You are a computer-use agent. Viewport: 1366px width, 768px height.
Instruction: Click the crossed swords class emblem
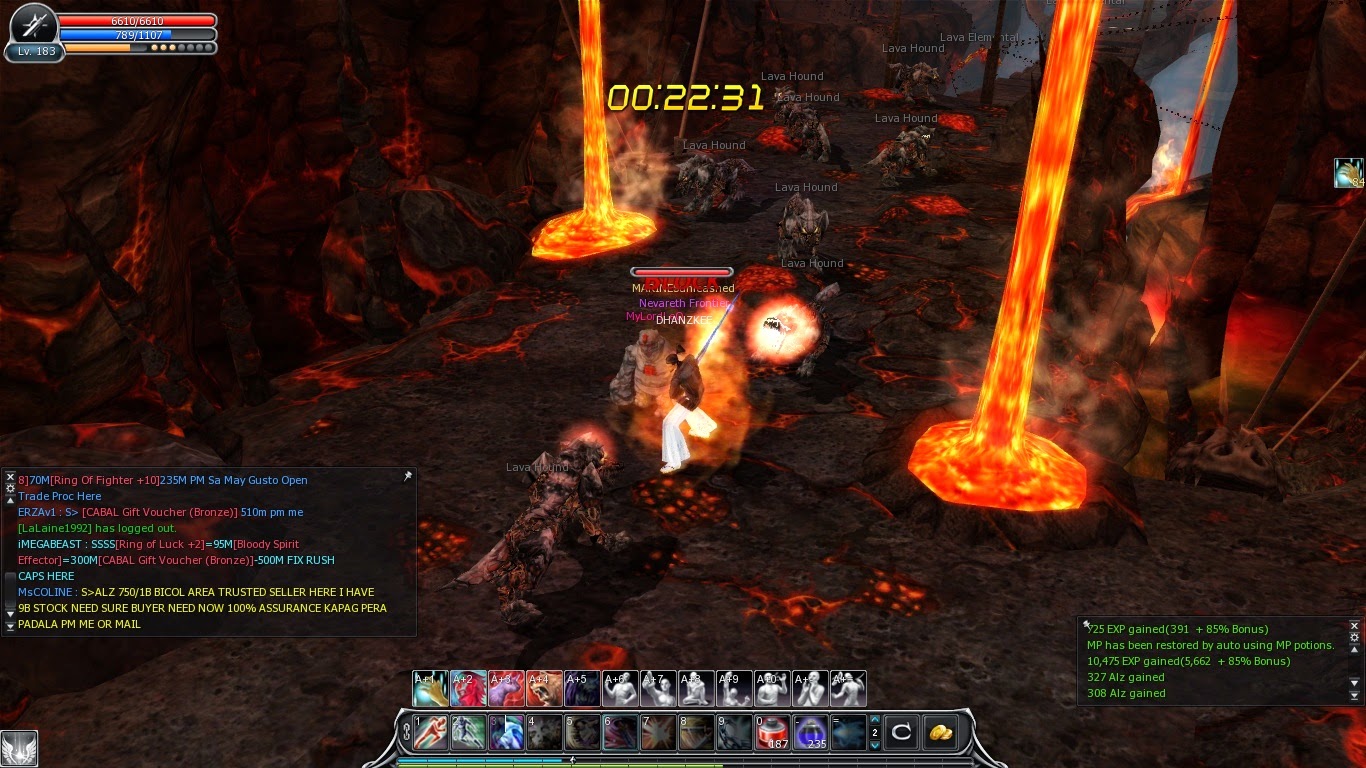[35, 24]
